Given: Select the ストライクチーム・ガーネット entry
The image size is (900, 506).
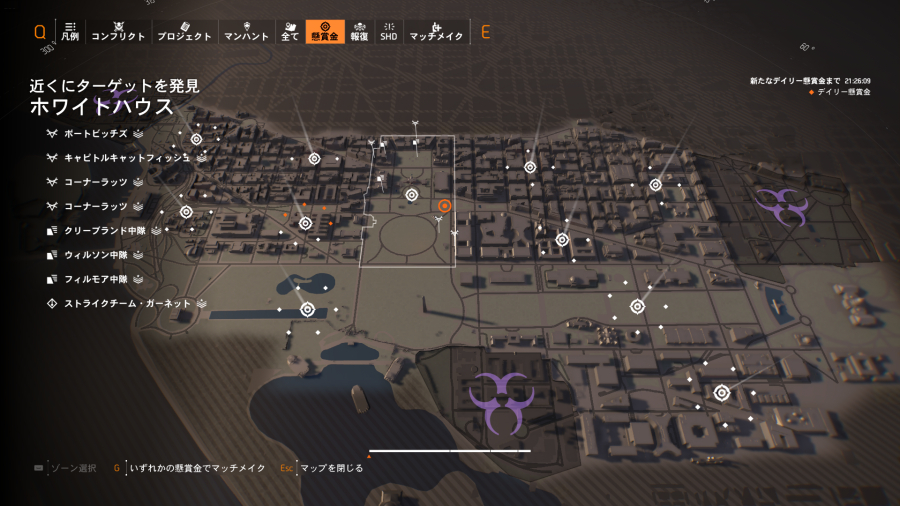Looking at the screenshot, I should click(x=127, y=303).
